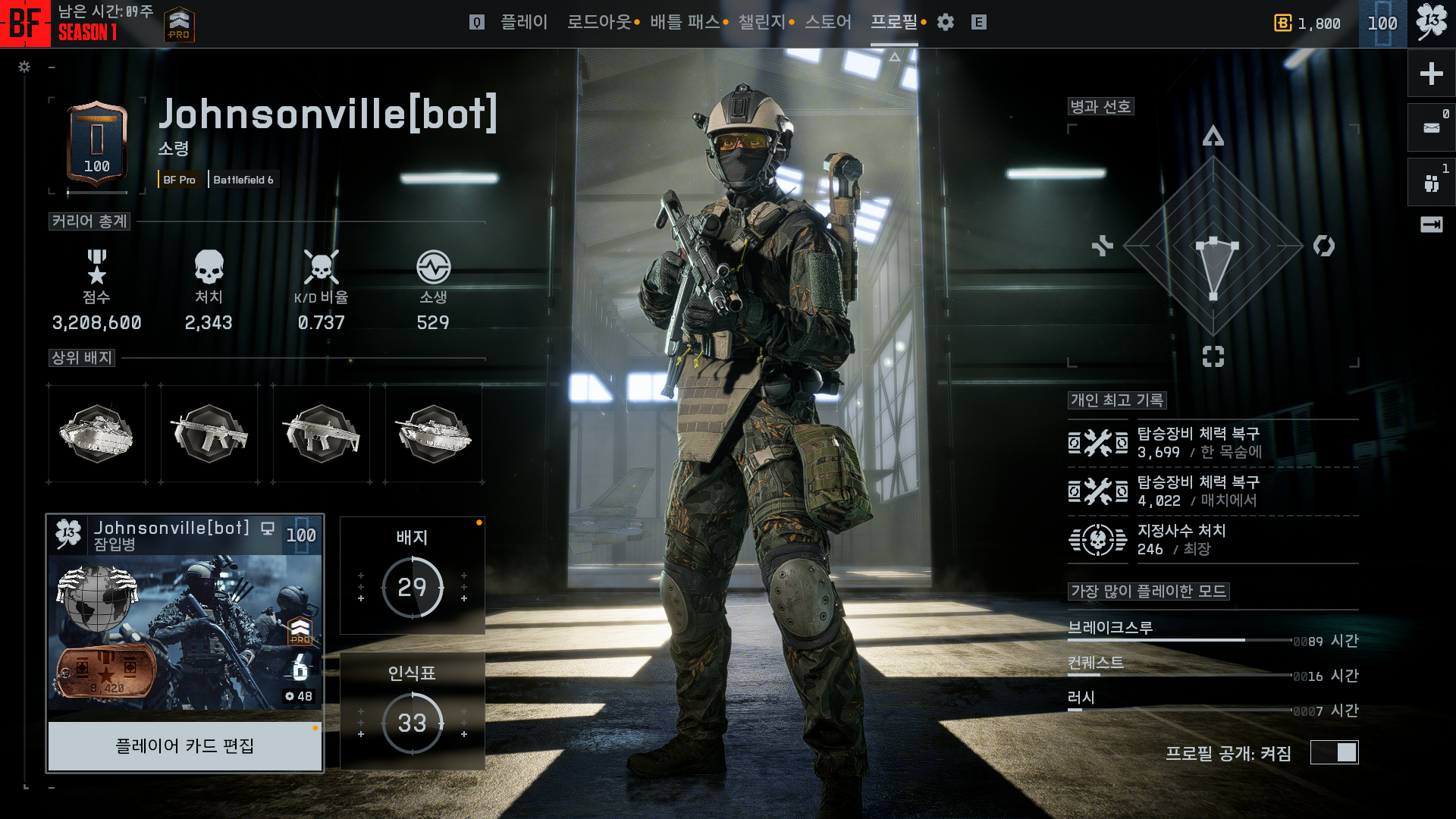Select the 챌린지 tab
The image size is (1456, 819).
click(x=761, y=23)
